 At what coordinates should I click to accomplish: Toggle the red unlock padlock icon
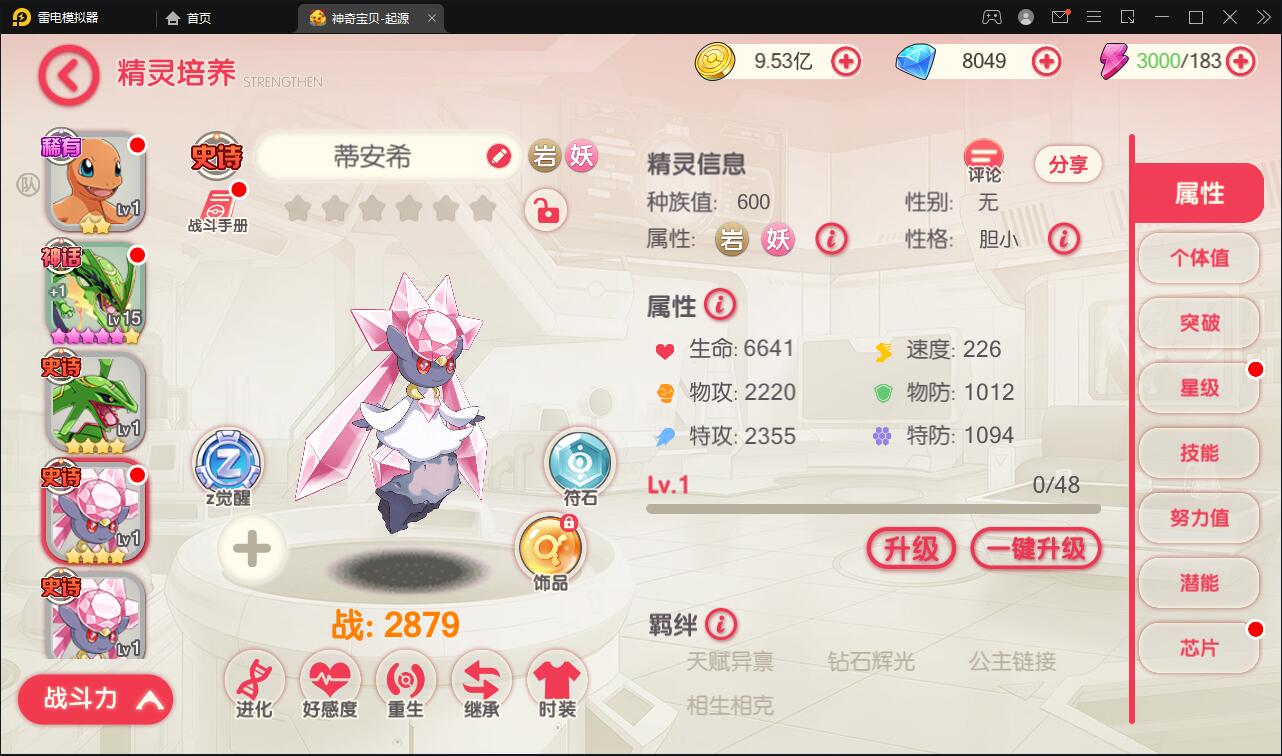[x=546, y=211]
